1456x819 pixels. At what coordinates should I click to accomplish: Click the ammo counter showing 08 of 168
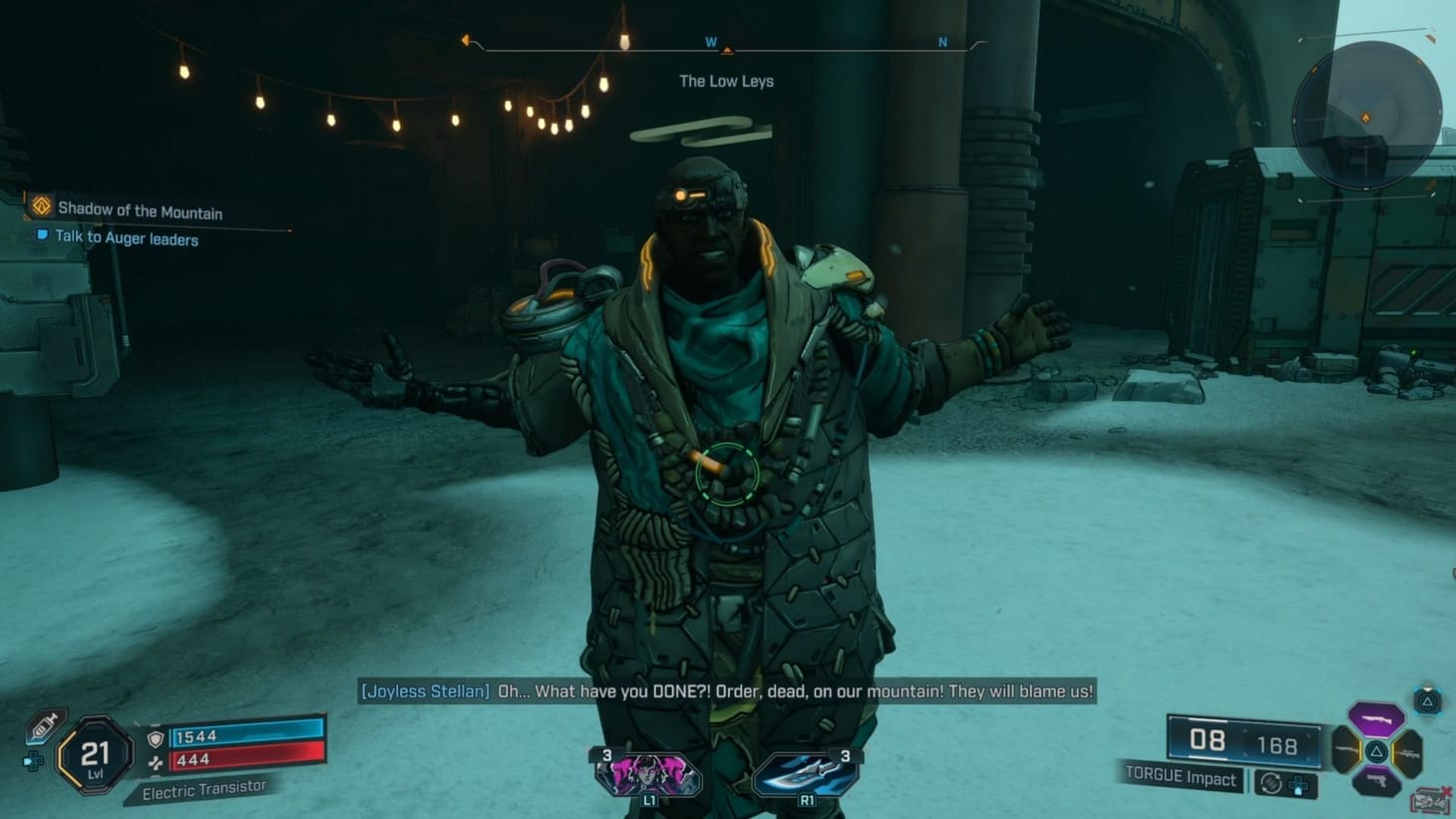(1237, 740)
